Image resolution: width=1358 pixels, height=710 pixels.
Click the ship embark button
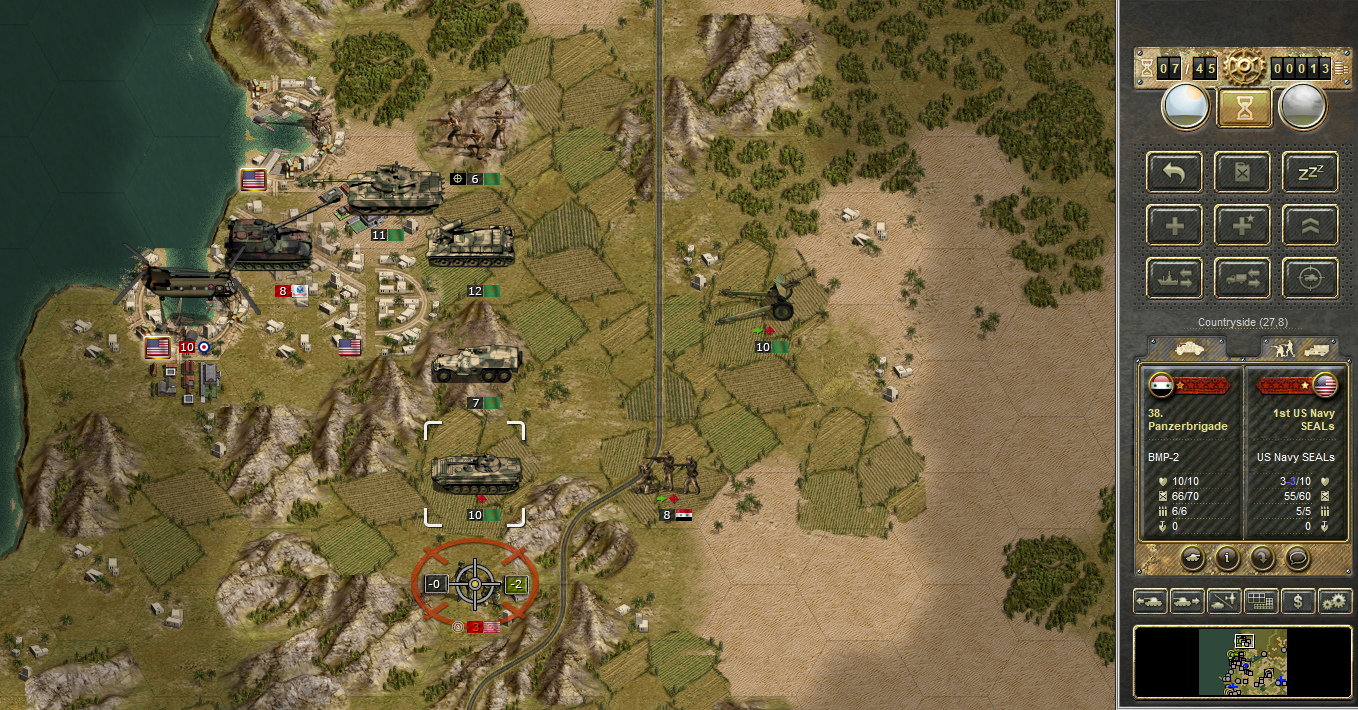pos(1175,278)
